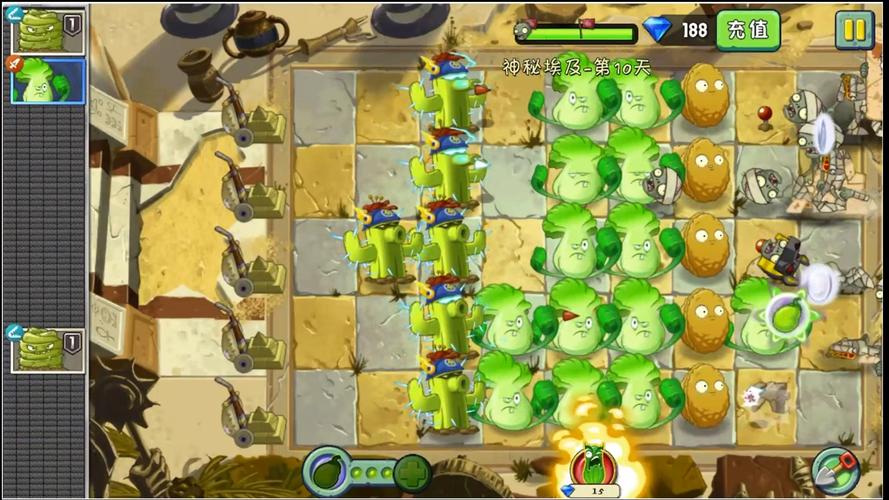This screenshot has width=889, height=500.
Task: Activate the plant food leaf button
Action: (326, 469)
